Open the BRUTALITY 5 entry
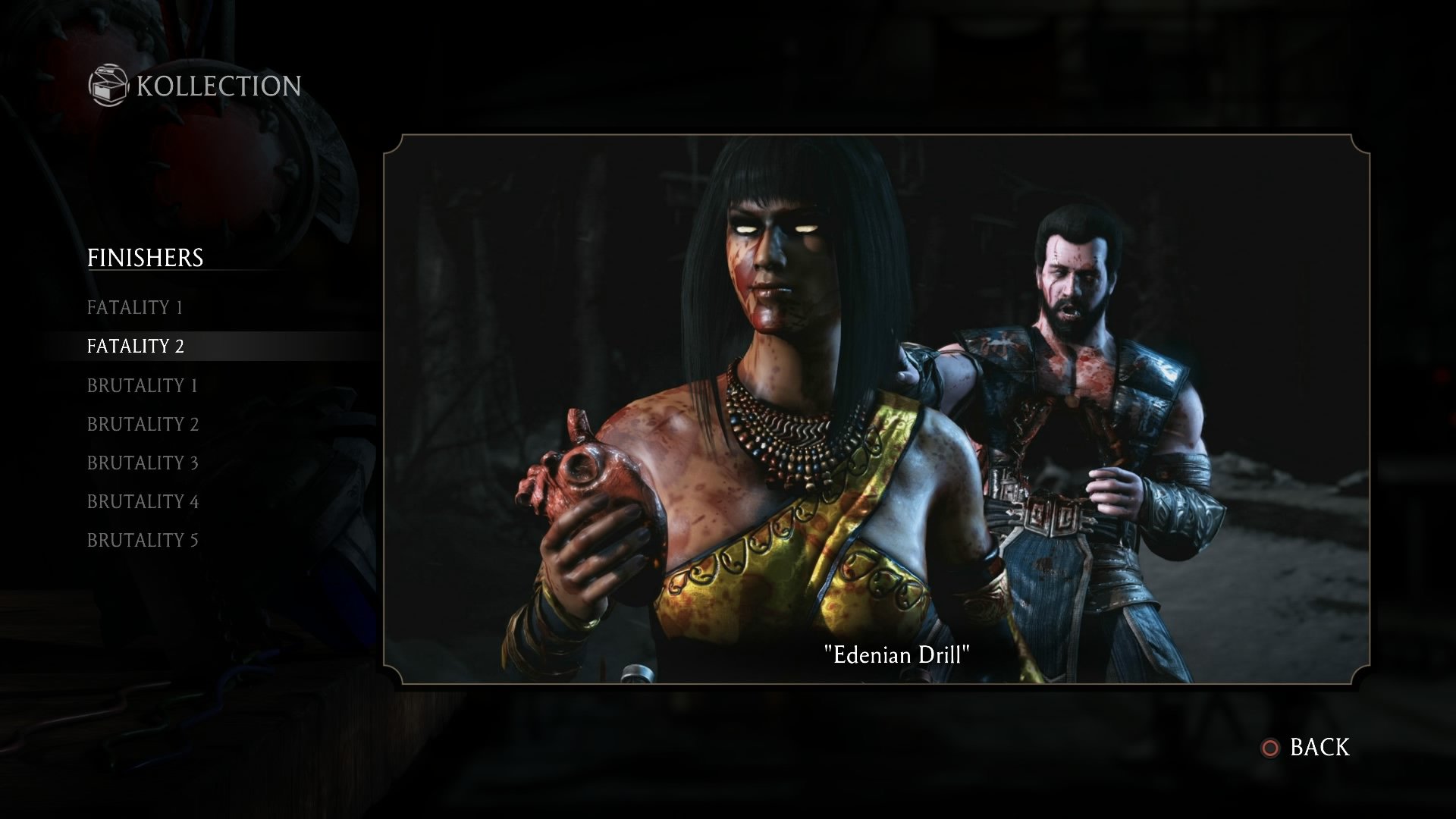Screen dimensions: 1456x819 143,540
